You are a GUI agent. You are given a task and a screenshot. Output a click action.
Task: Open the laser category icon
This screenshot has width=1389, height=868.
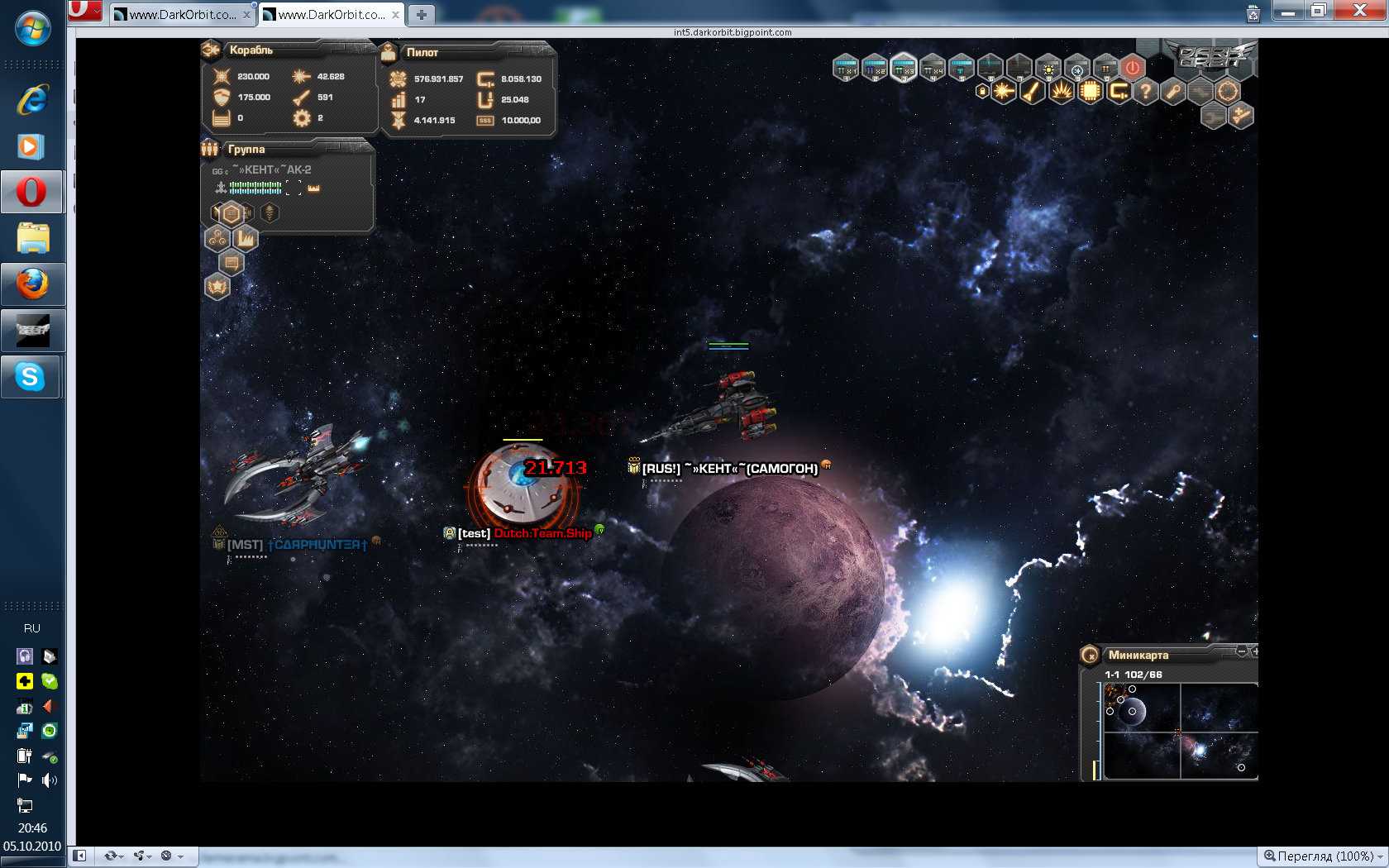(x=1004, y=91)
